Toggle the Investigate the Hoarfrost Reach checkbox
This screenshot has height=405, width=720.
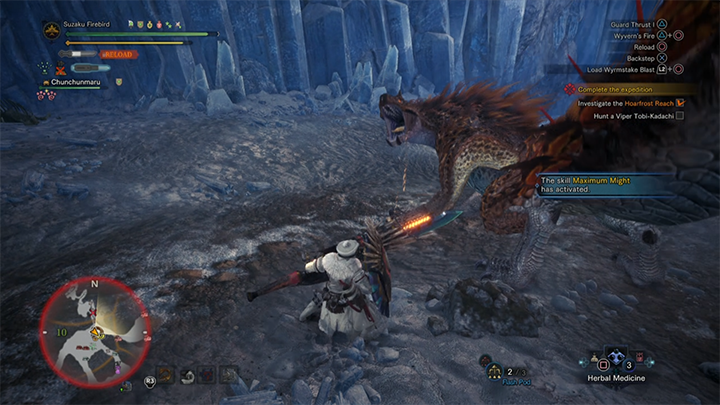[x=680, y=102]
